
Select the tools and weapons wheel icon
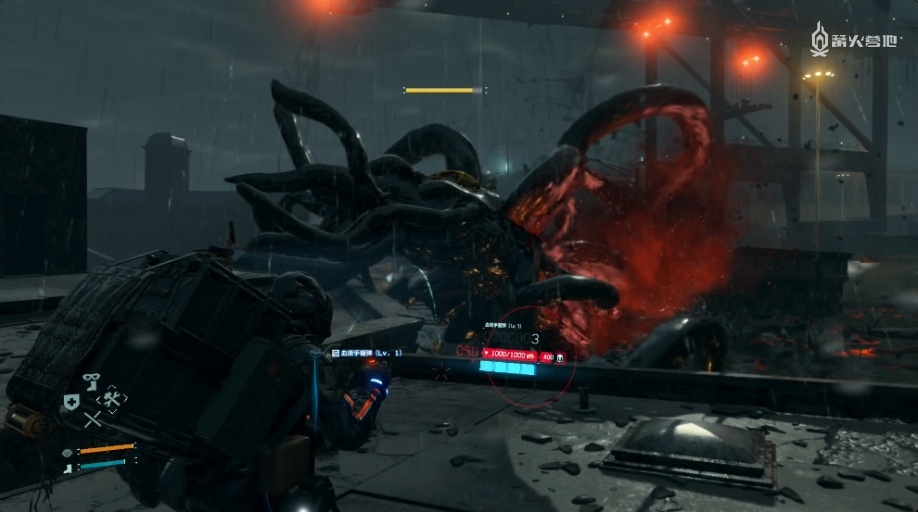click(111, 399)
